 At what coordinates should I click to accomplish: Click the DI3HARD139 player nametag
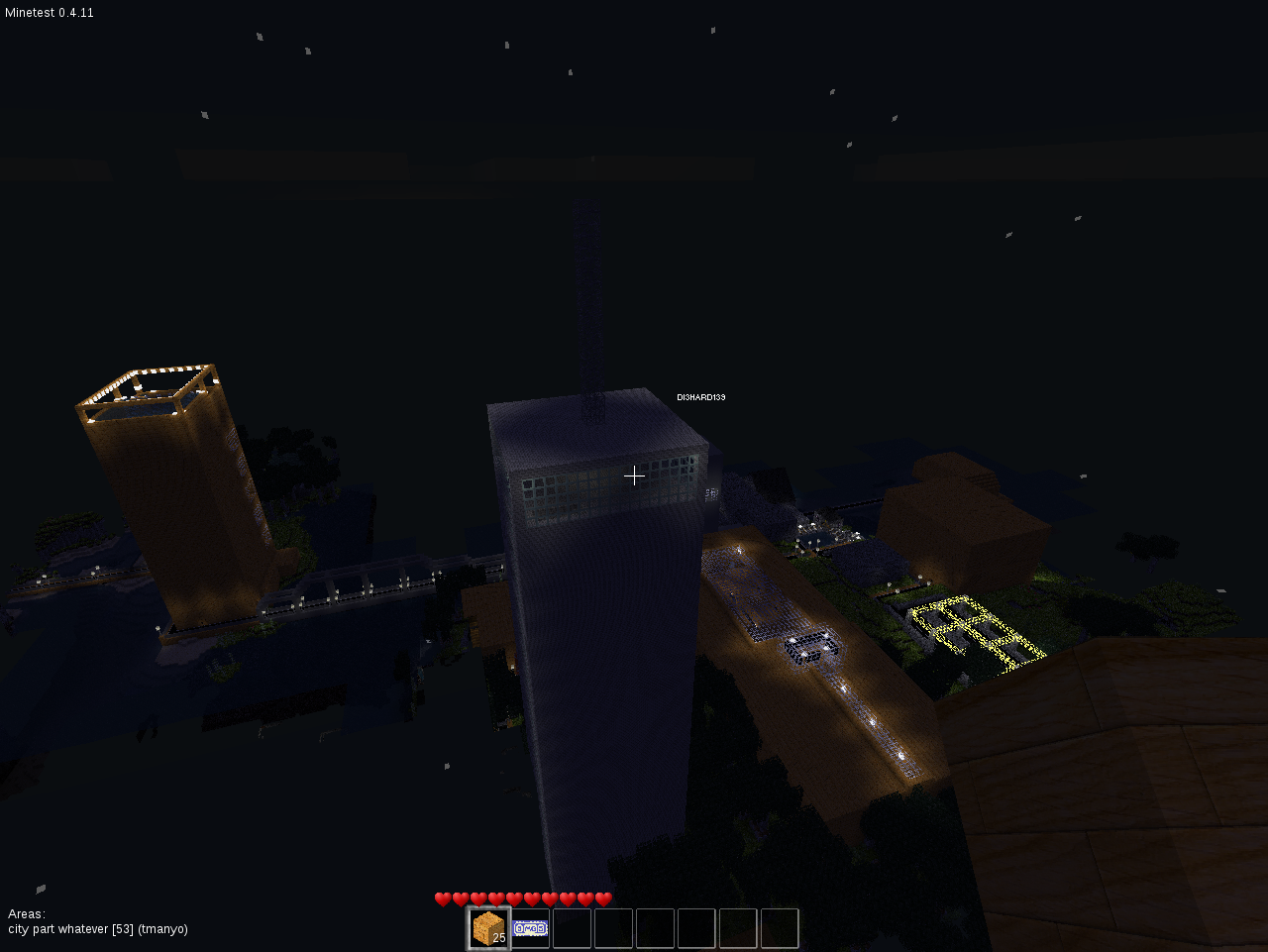tap(700, 396)
